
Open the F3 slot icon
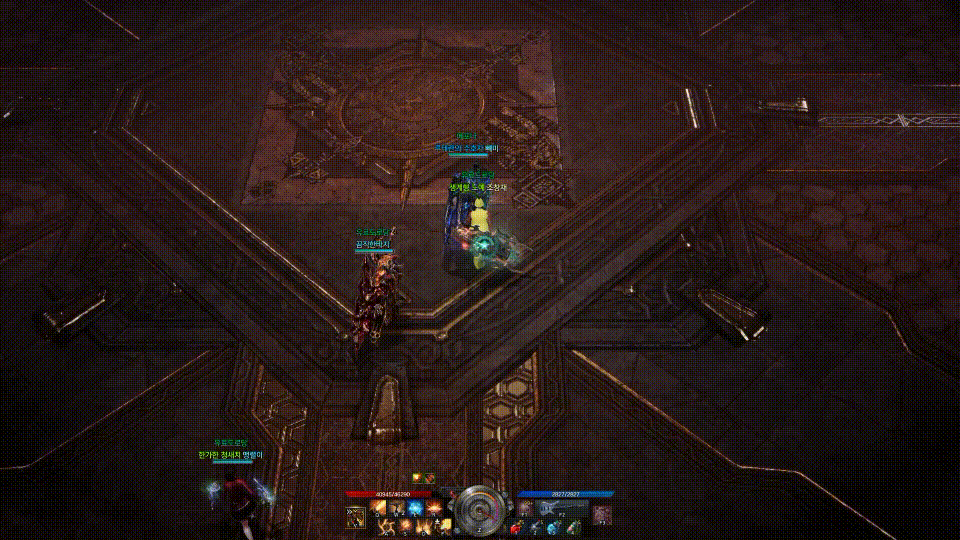(x=600, y=515)
